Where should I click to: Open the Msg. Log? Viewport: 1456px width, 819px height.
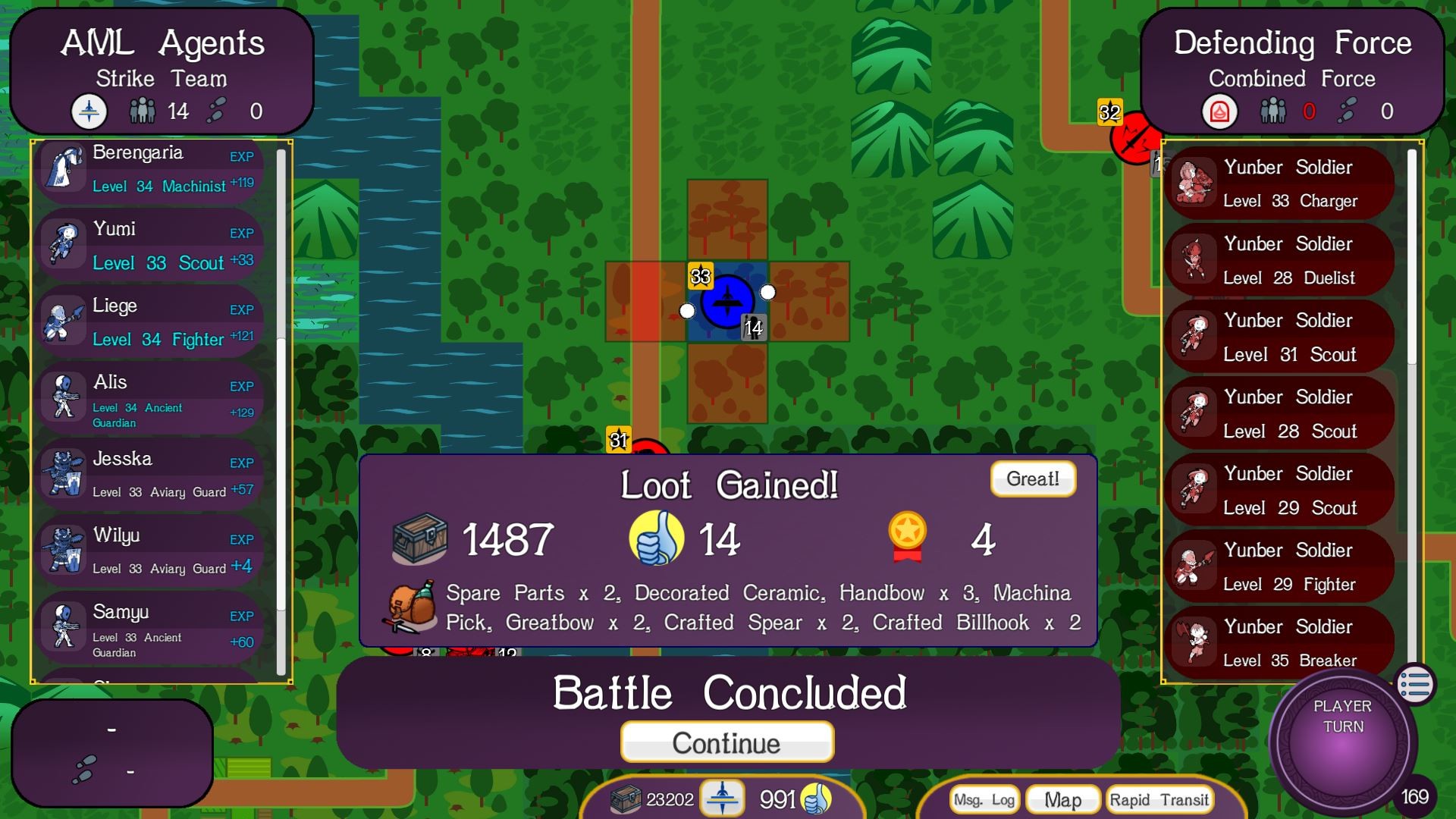point(984,799)
